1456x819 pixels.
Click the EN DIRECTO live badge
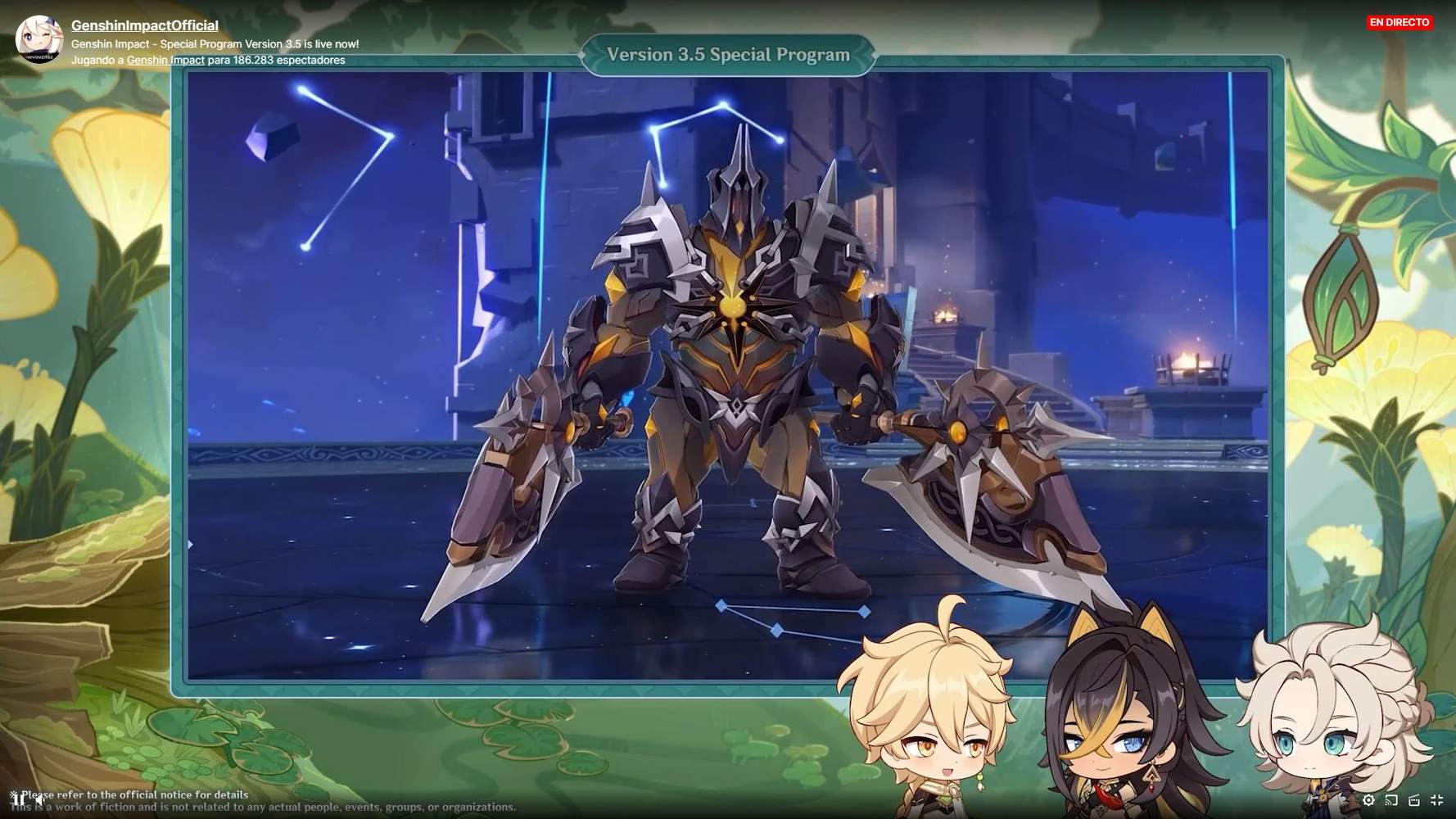(x=1399, y=22)
